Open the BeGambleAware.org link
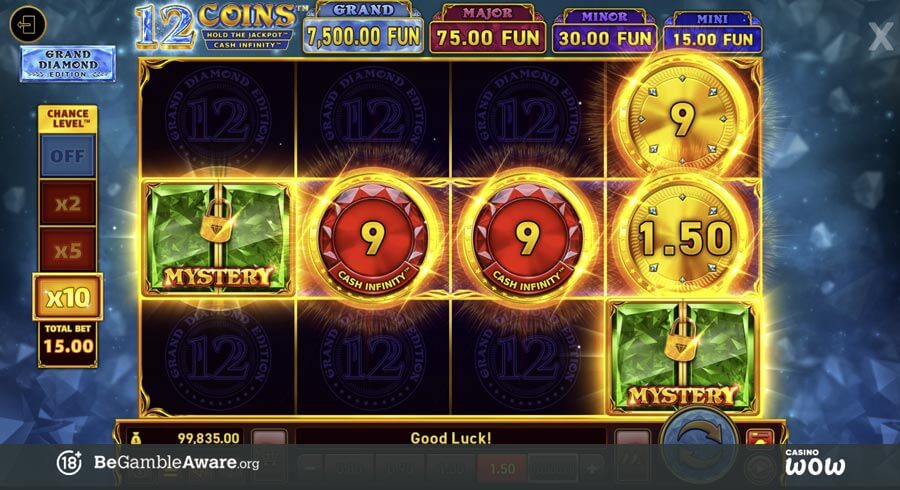 pyautogui.click(x=176, y=463)
